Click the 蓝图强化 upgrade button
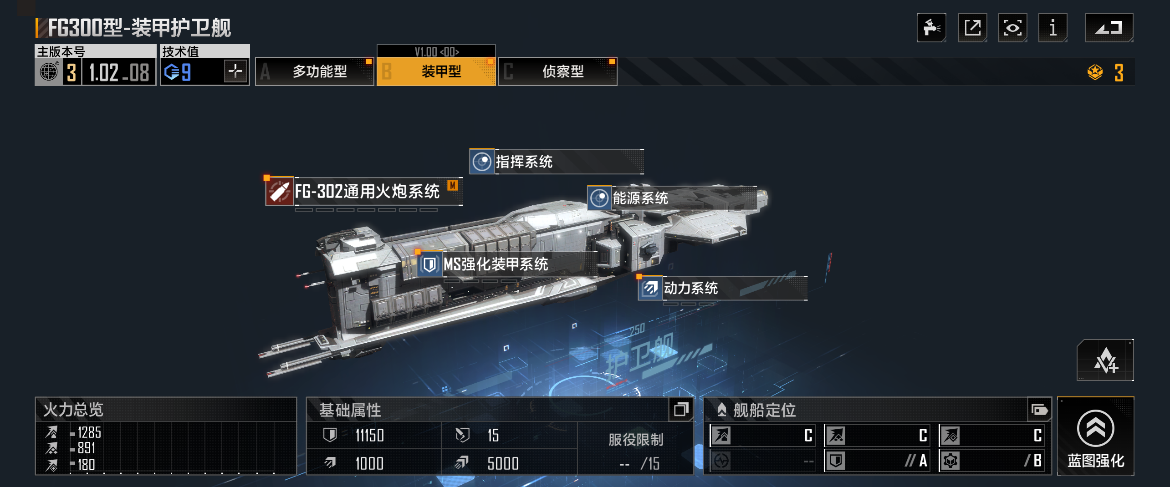This screenshot has height=487, width=1170. point(1095,436)
